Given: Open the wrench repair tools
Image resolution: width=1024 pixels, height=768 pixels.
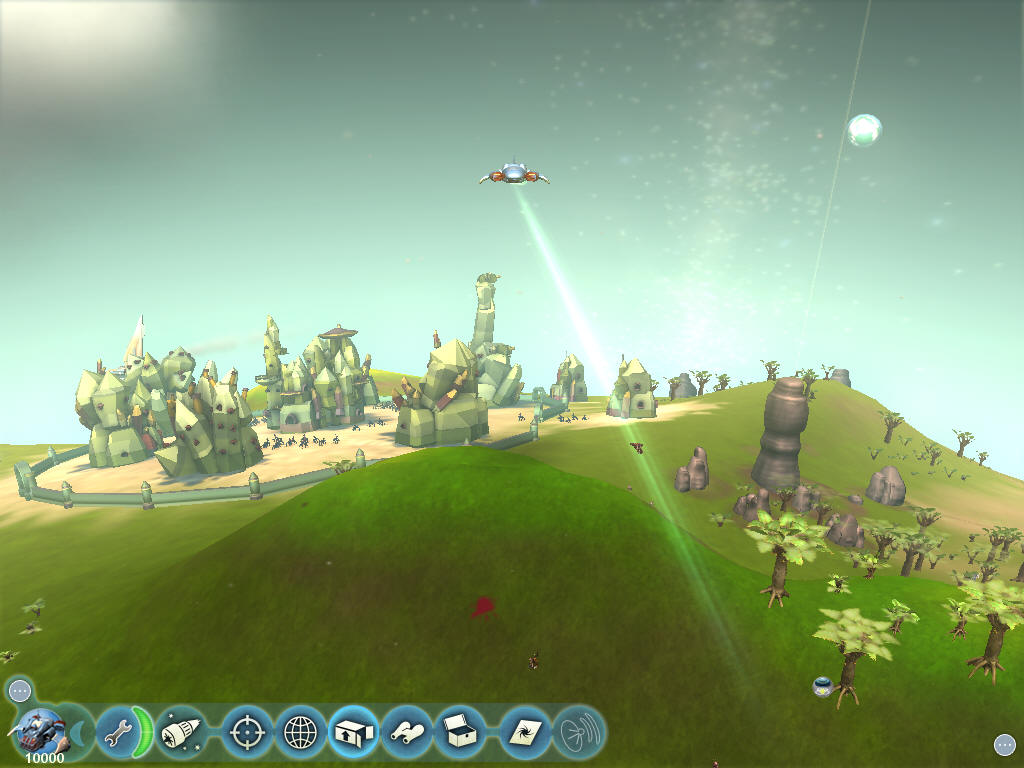Looking at the screenshot, I should tap(118, 734).
